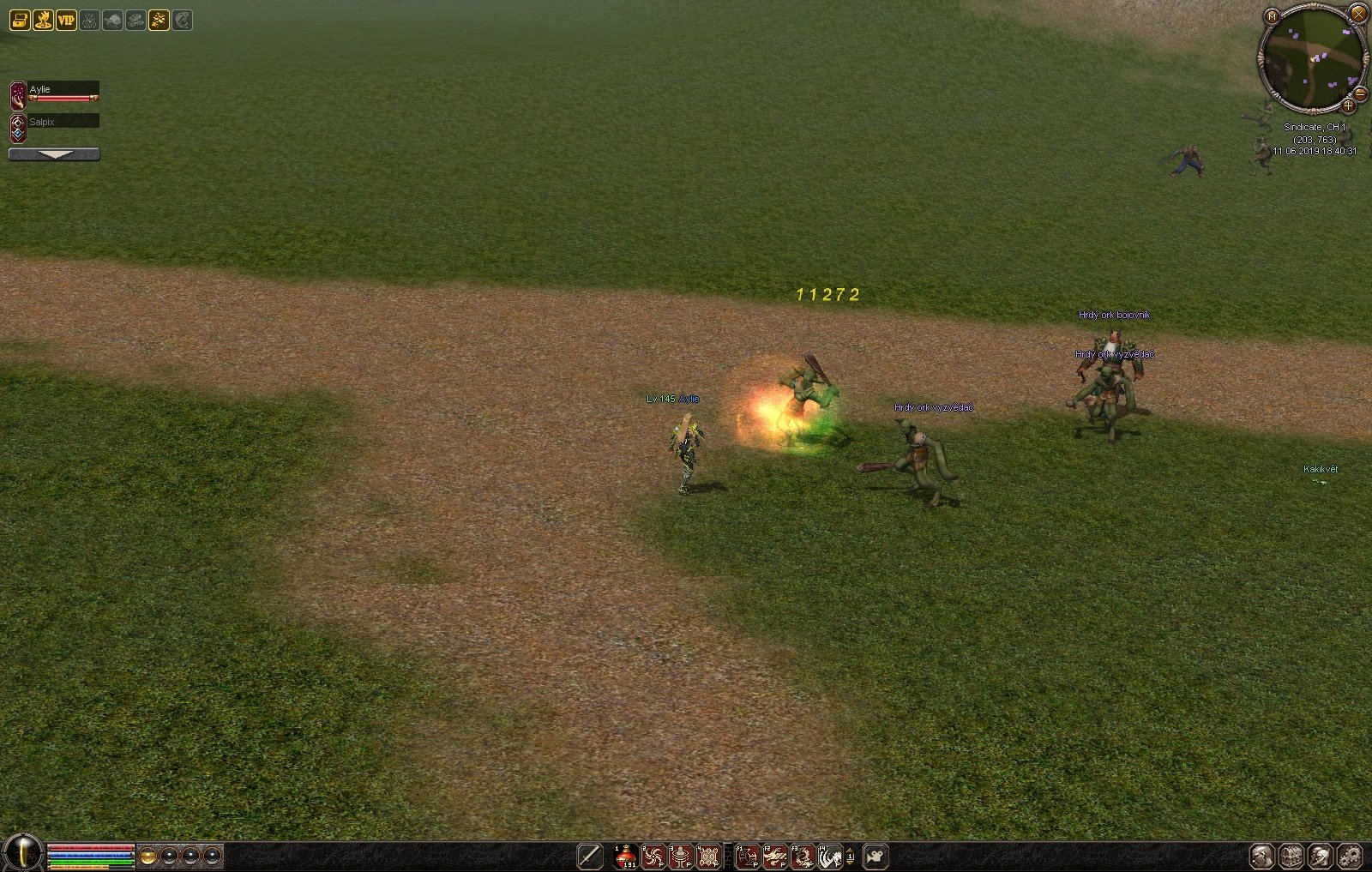Zoom out the minimap
Viewport: 1372px width, 872px height.
[x=1360, y=93]
